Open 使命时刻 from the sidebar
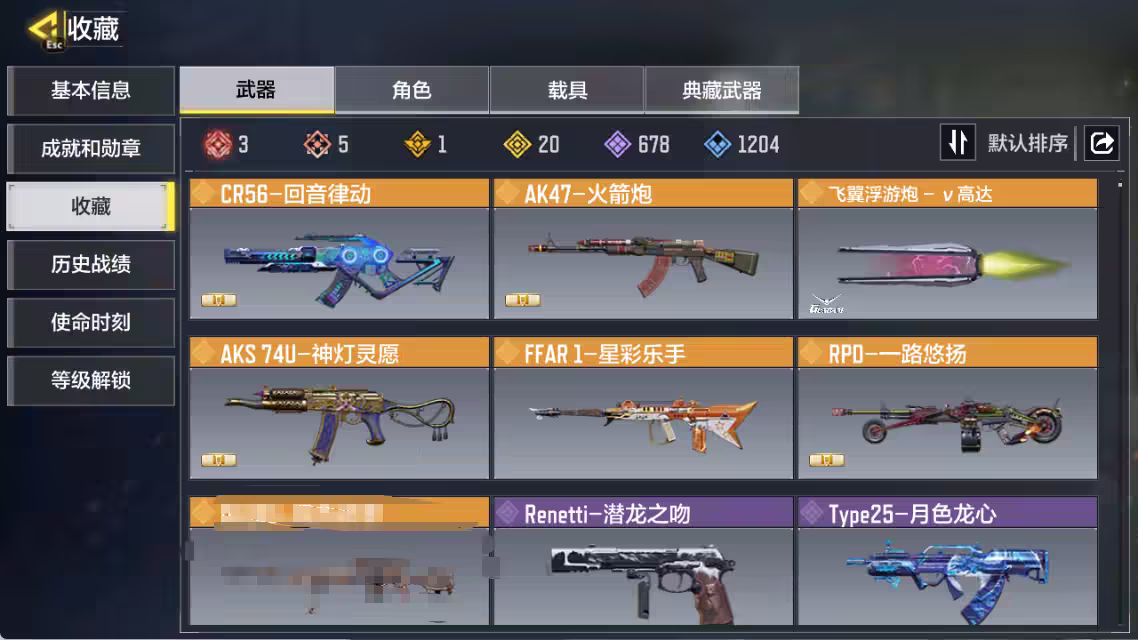 [91, 323]
